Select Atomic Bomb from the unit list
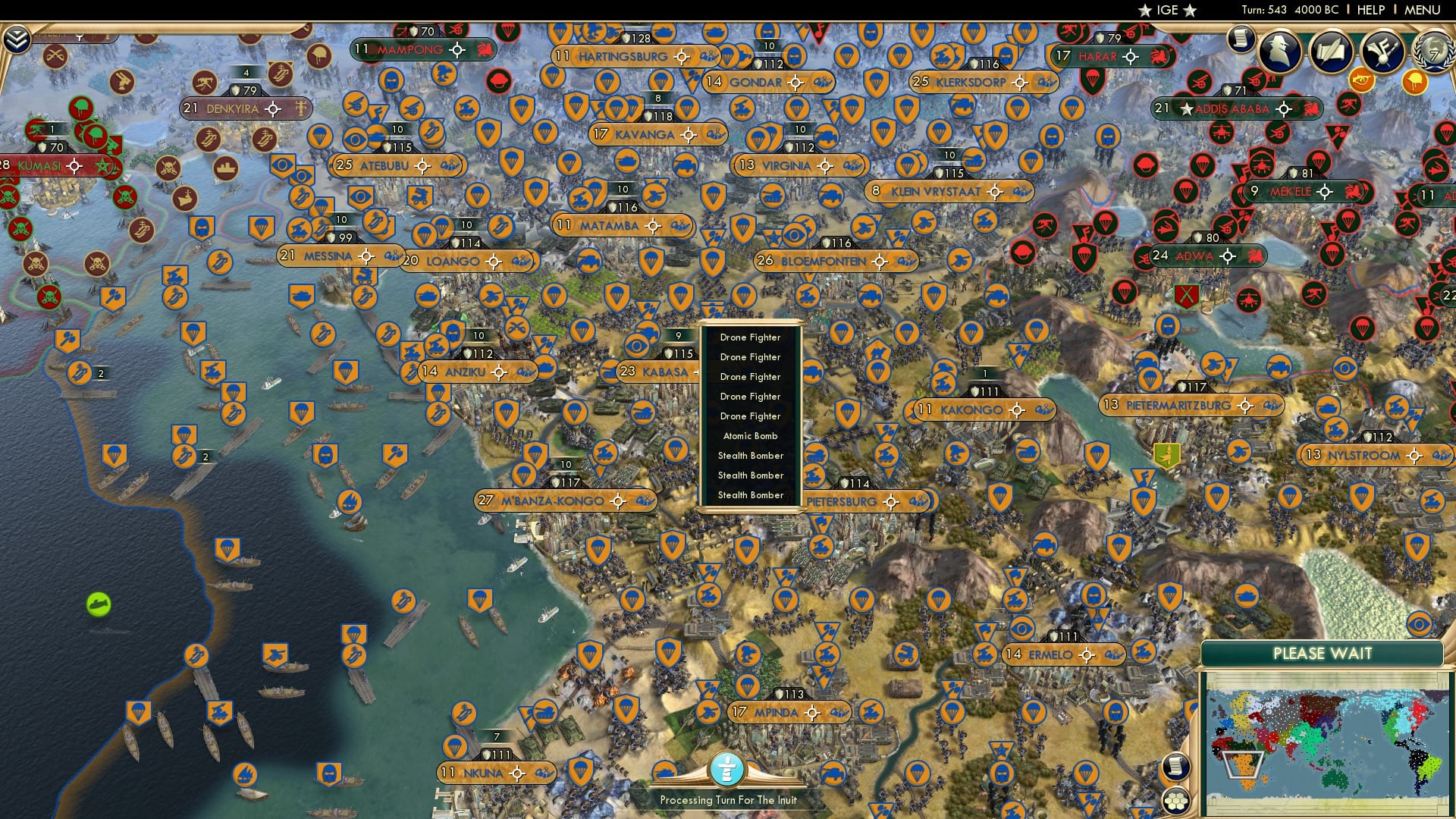 coord(750,436)
